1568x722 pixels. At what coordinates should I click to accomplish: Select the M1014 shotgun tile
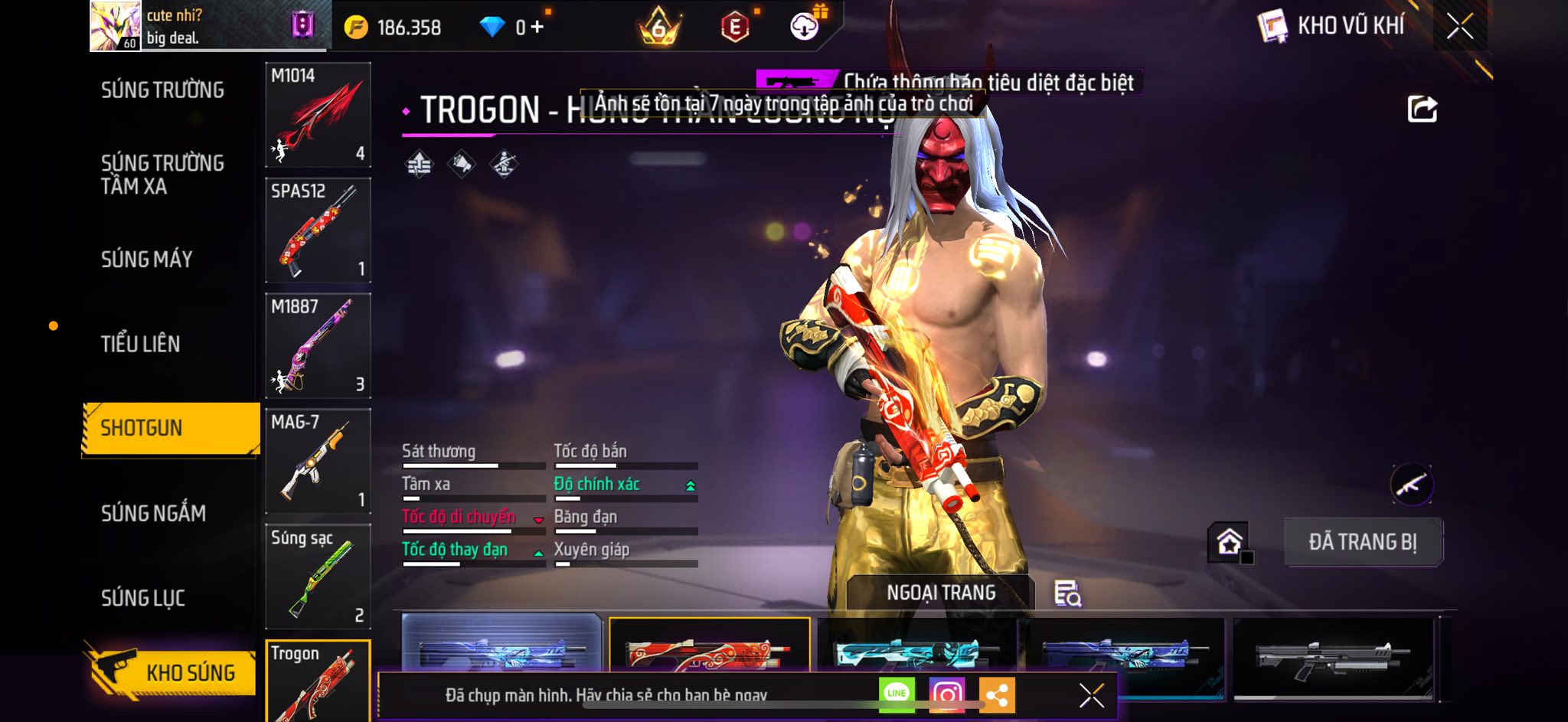318,115
